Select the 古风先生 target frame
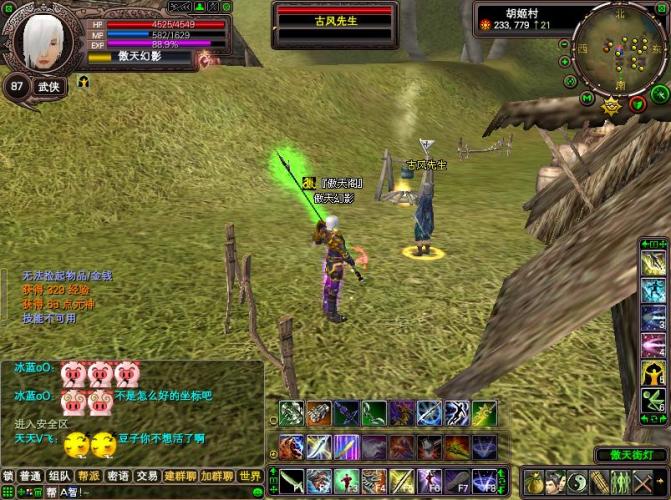Image resolution: width=671 pixels, height=500 pixels. pos(336,22)
